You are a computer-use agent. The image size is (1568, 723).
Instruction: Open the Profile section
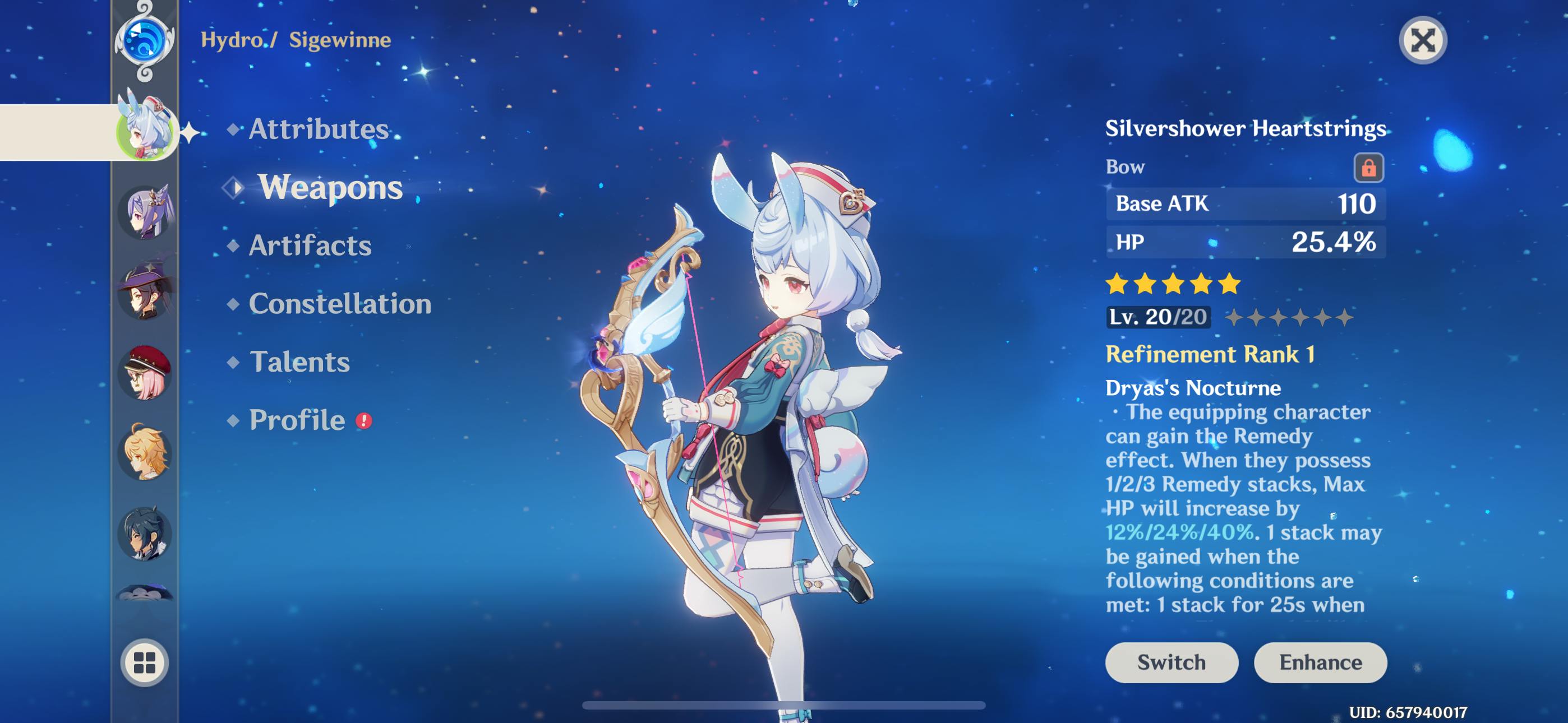coord(297,420)
